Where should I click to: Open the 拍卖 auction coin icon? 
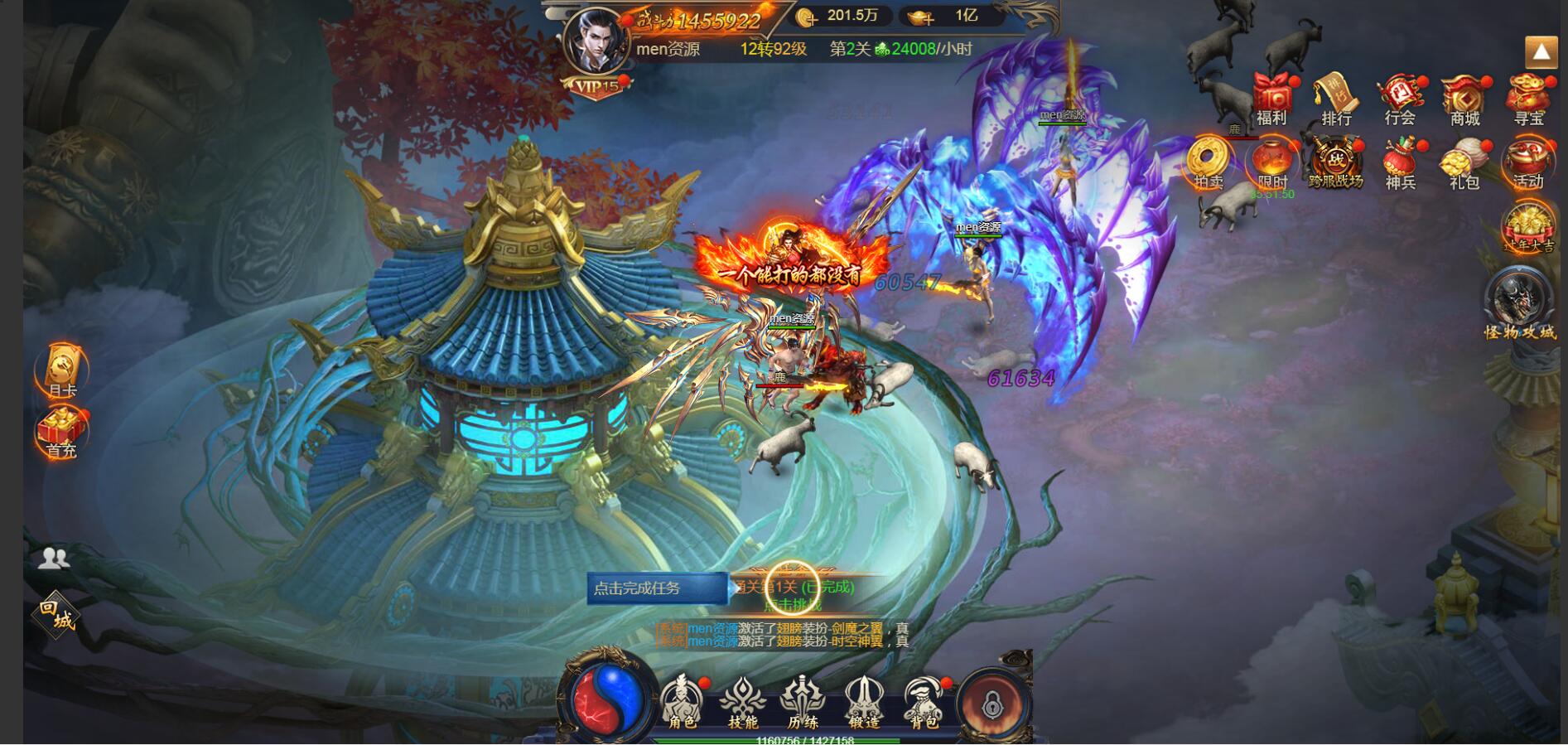[1208, 162]
